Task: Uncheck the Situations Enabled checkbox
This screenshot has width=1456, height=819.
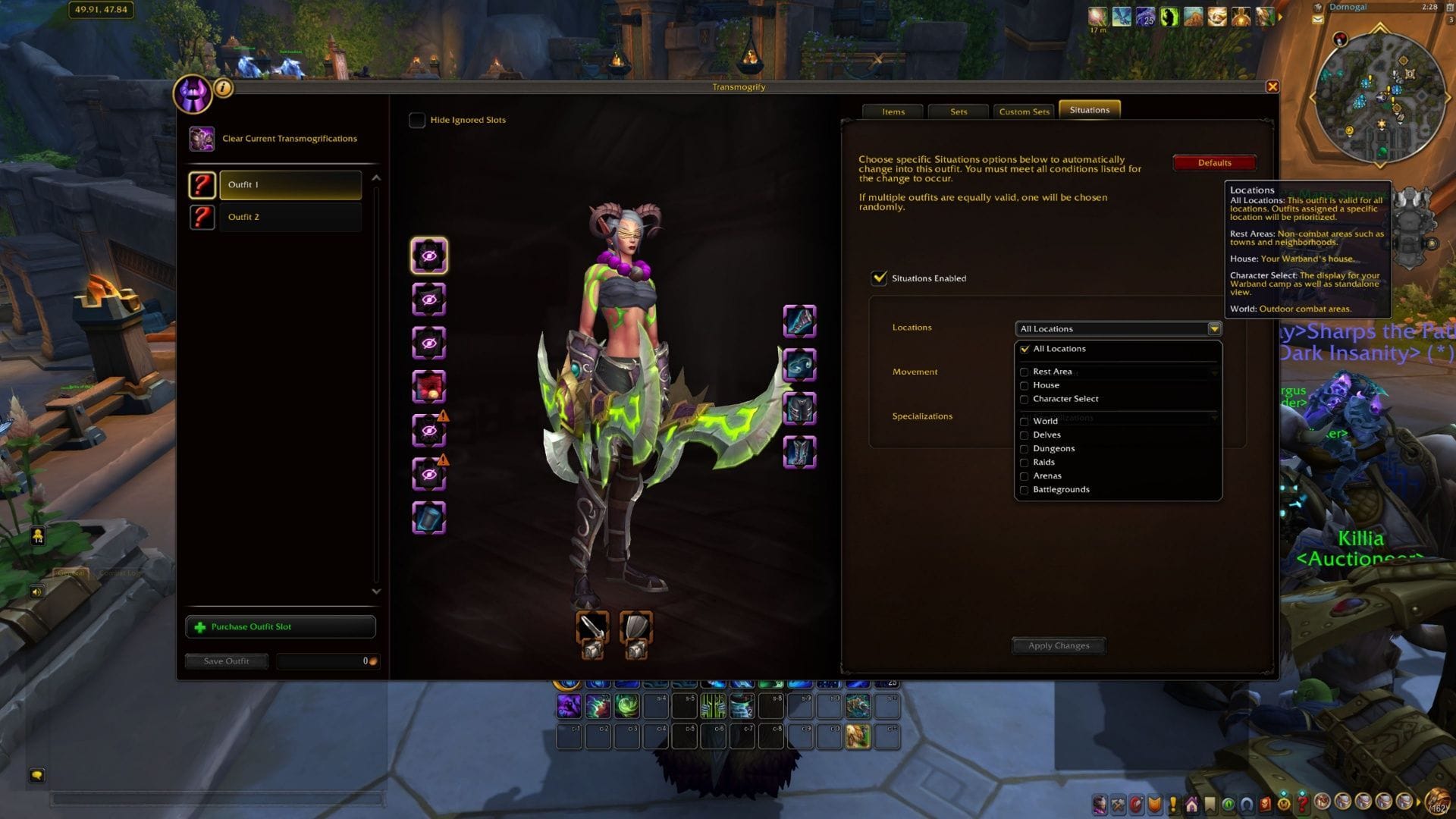Action: pos(879,278)
